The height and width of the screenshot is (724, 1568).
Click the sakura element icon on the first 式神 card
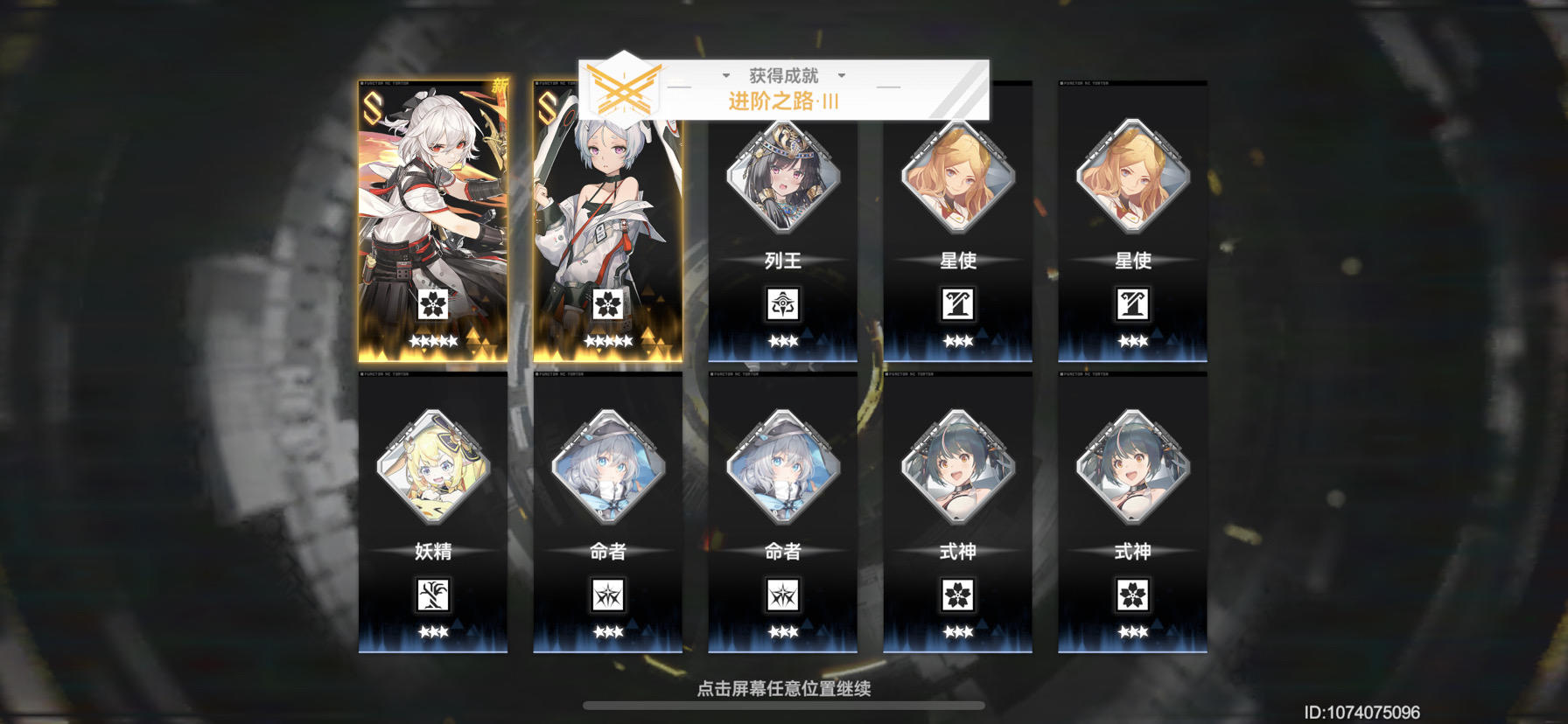(957, 595)
